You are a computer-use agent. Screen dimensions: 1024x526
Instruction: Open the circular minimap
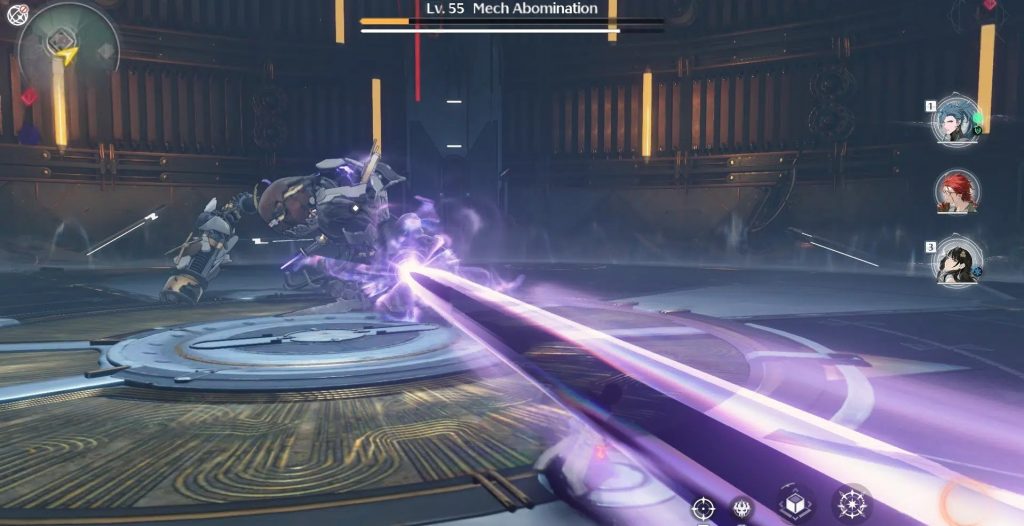68,47
